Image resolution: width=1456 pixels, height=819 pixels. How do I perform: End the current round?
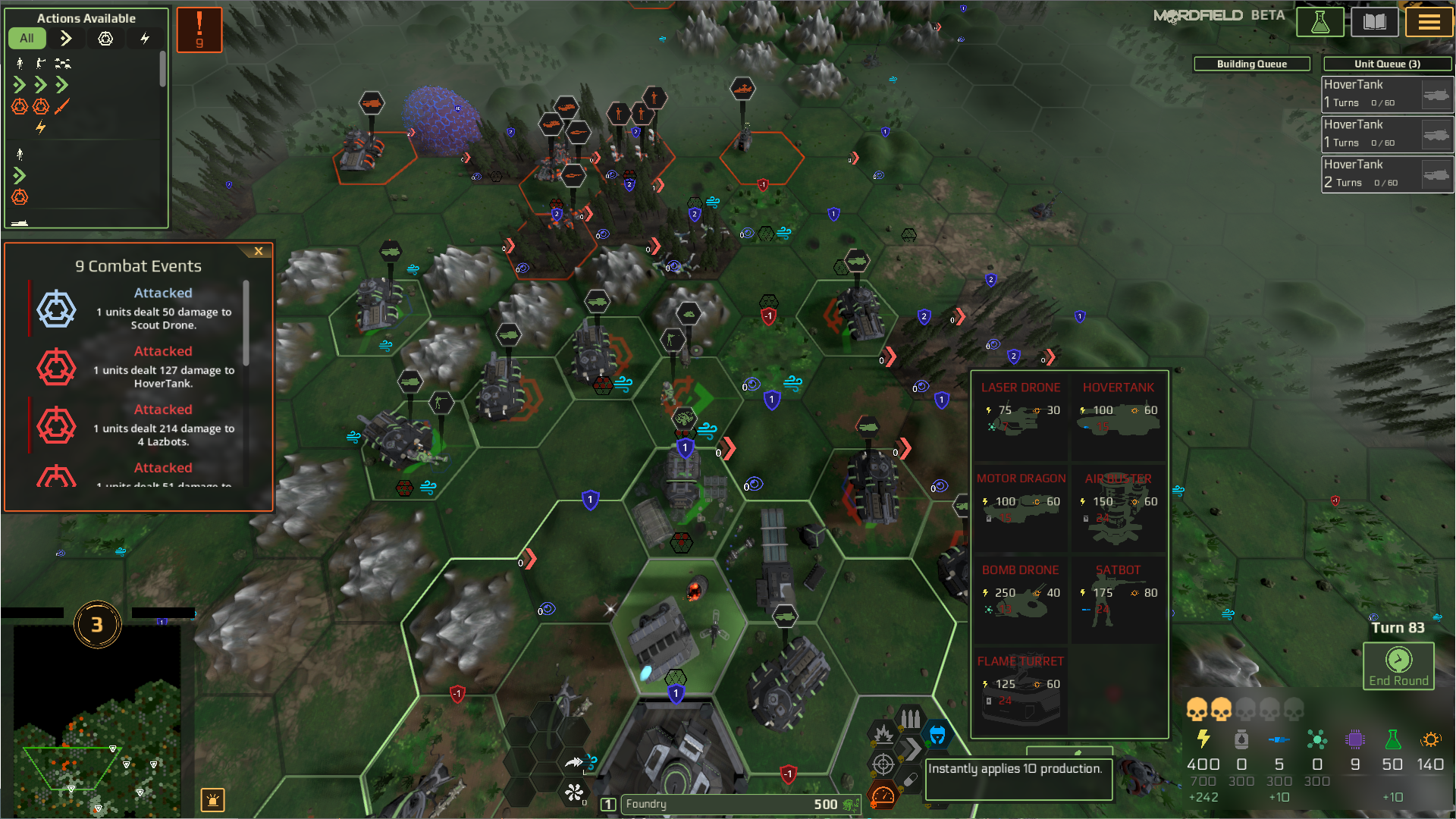click(x=1398, y=666)
